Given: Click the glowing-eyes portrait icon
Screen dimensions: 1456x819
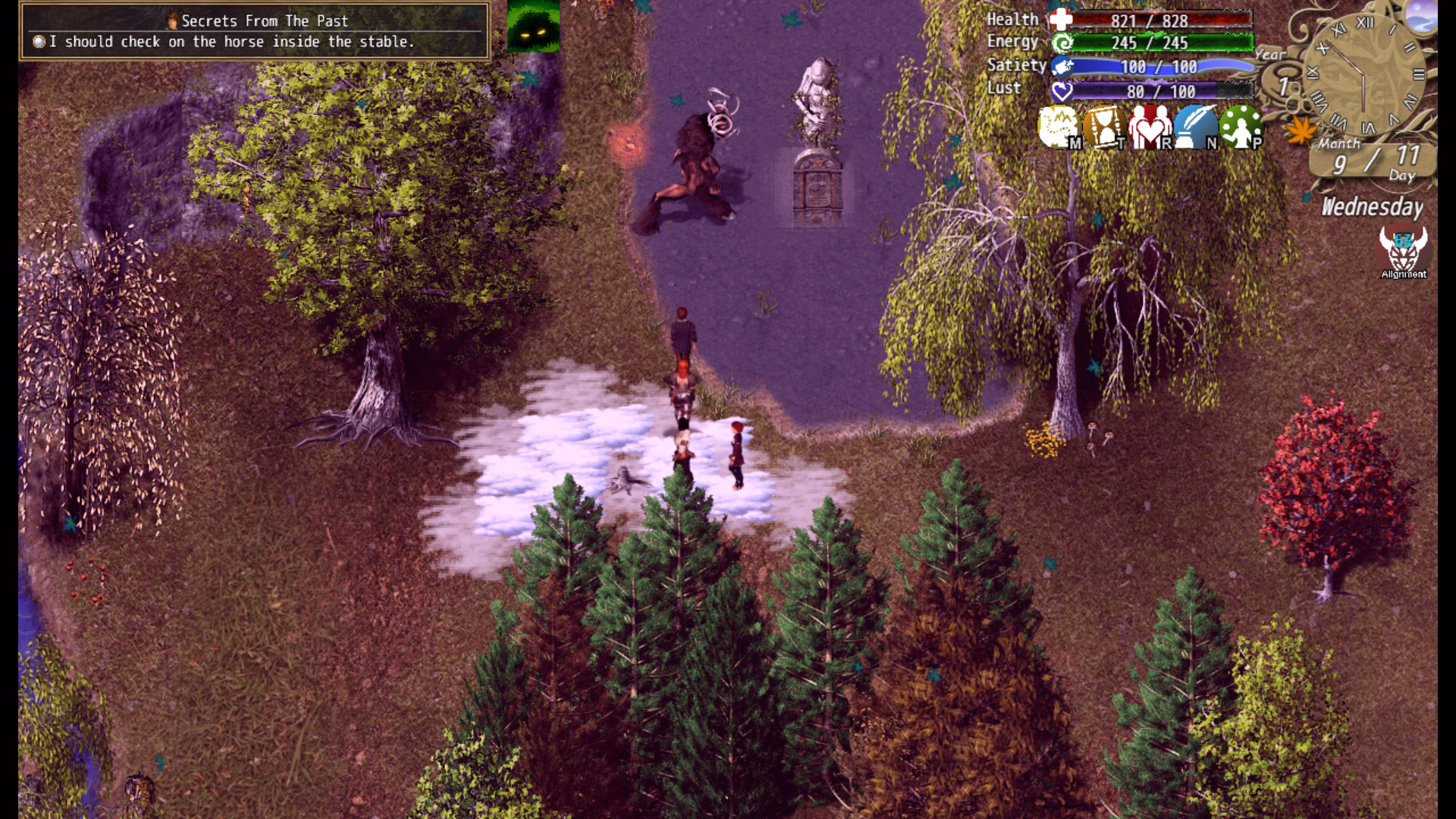Looking at the screenshot, I should pyautogui.click(x=533, y=27).
